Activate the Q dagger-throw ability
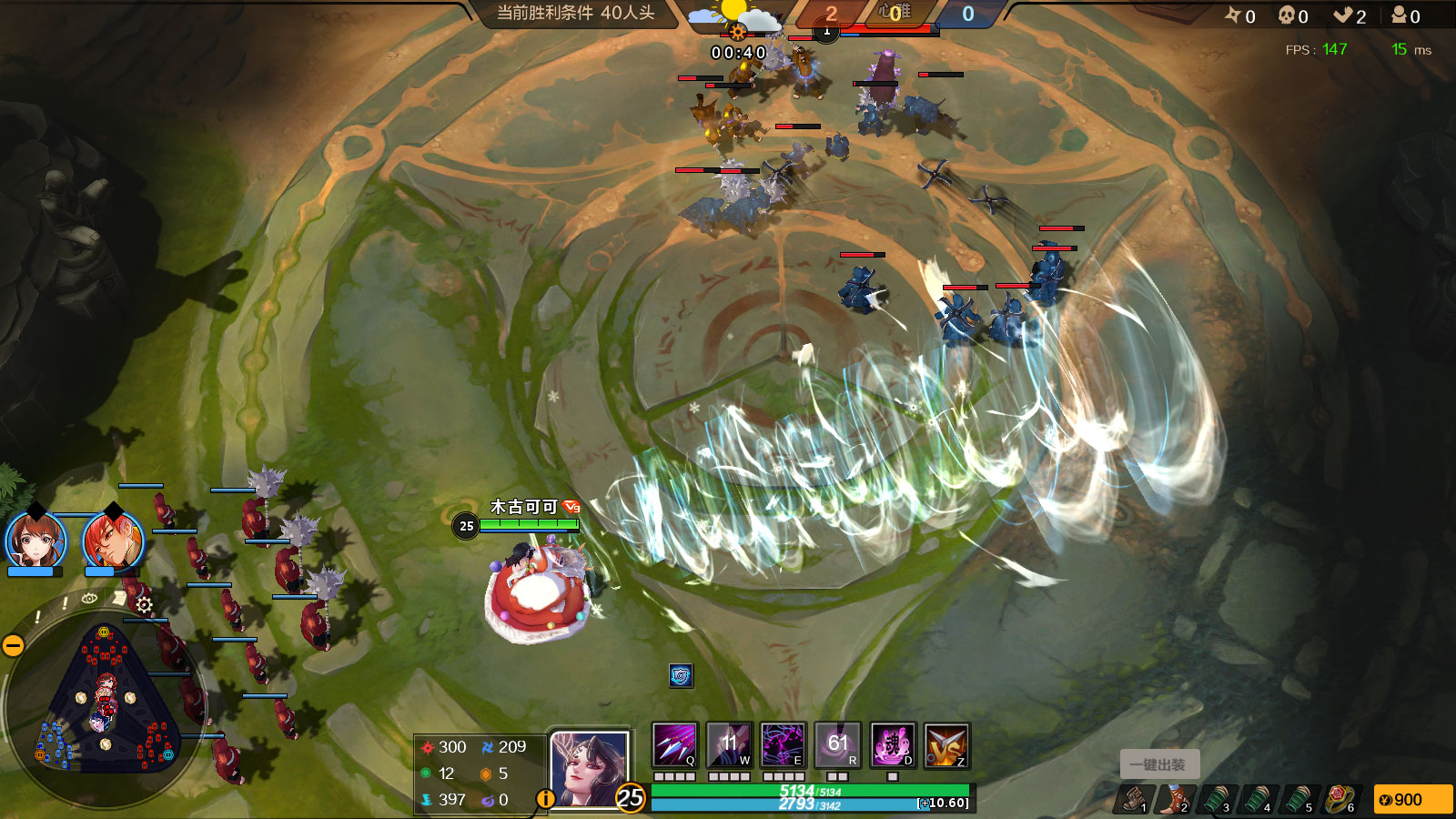1456x819 pixels. tap(674, 745)
